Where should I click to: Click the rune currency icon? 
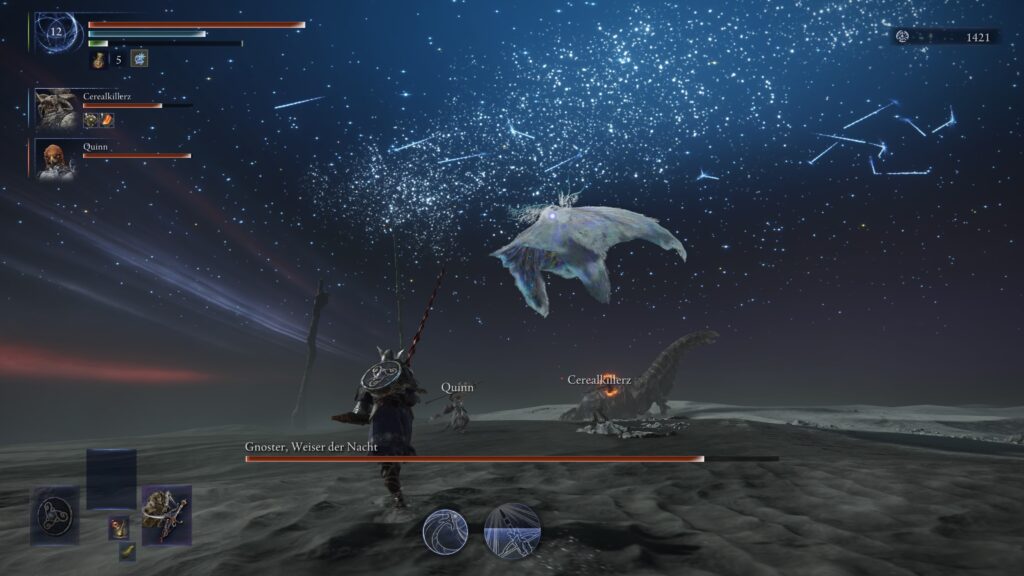point(903,37)
